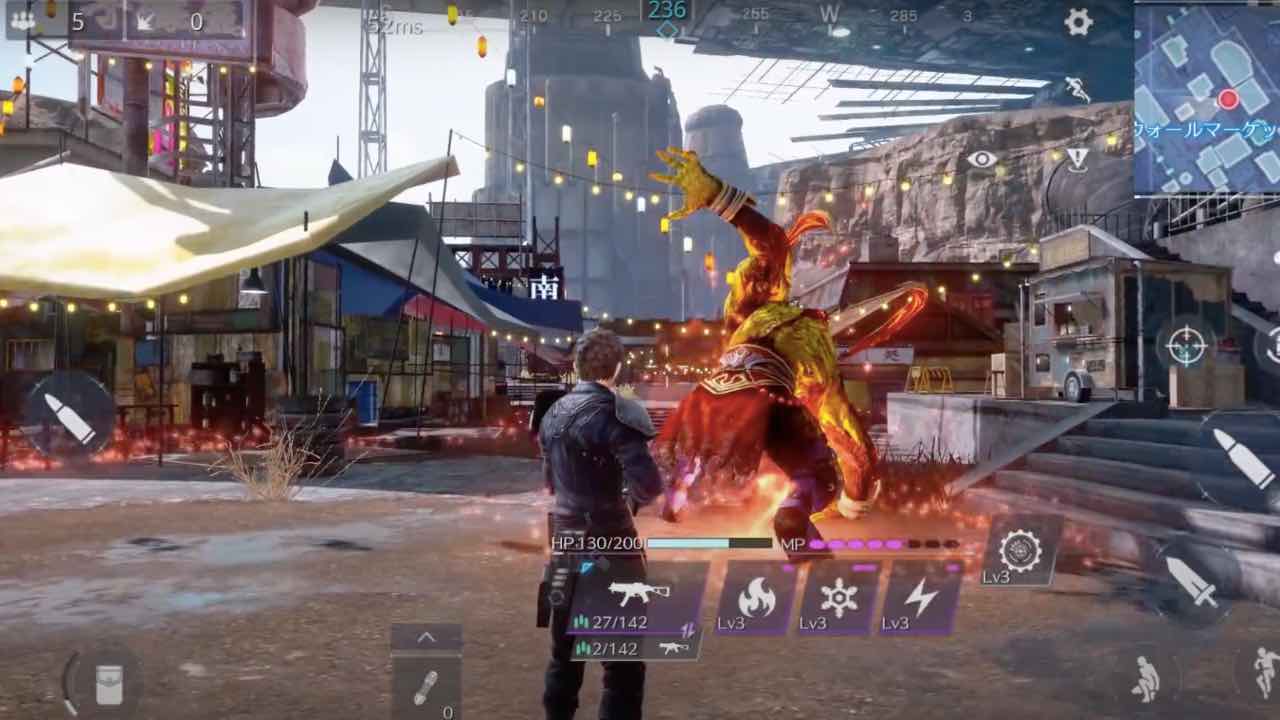Screen dimensions: 1280x720
Task: Use the gear-shaped Lv3 ability
Action: pyautogui.click(x=1020, y=551)
